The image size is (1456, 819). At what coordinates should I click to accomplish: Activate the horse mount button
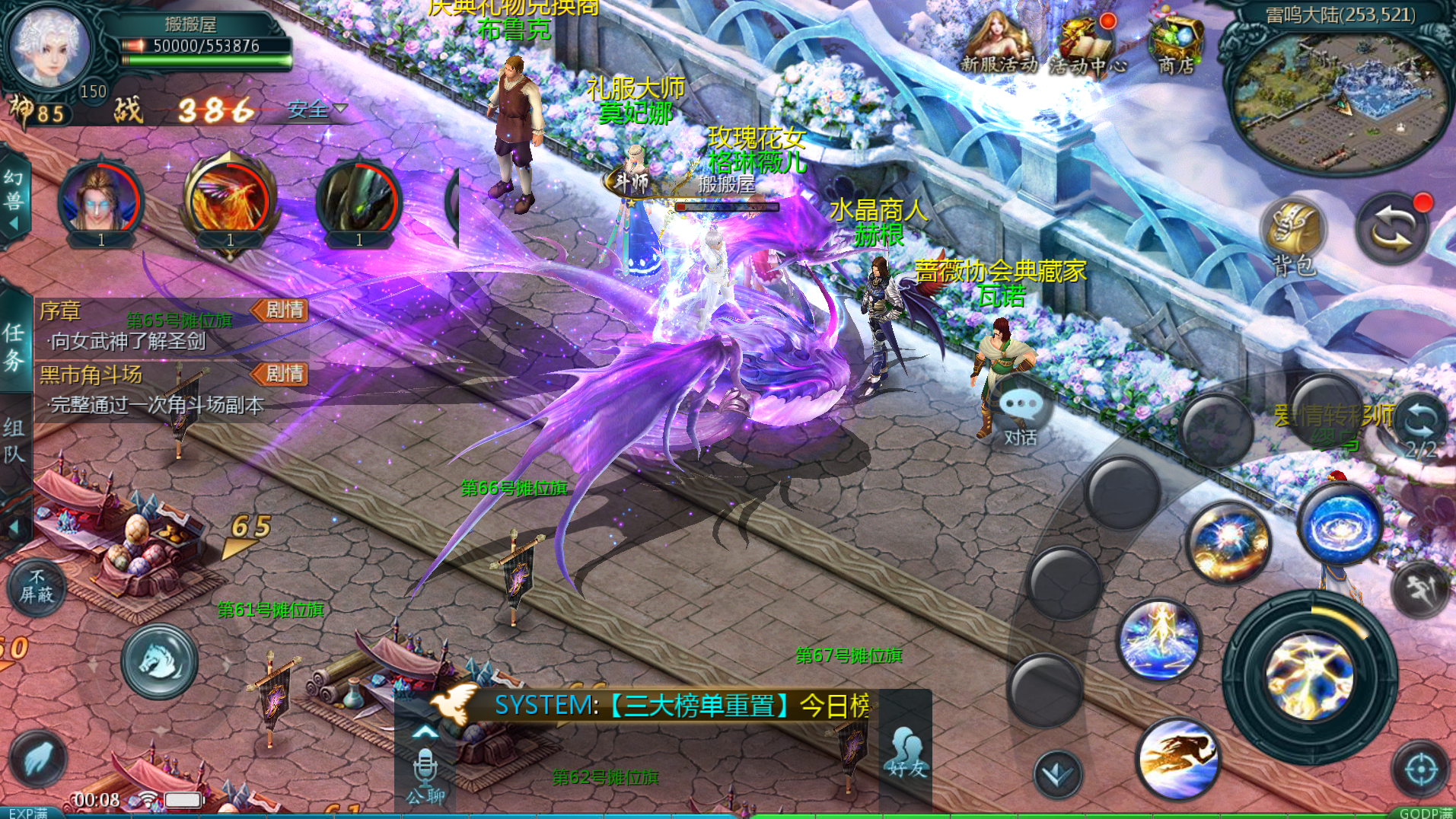(x=159, y=661)
